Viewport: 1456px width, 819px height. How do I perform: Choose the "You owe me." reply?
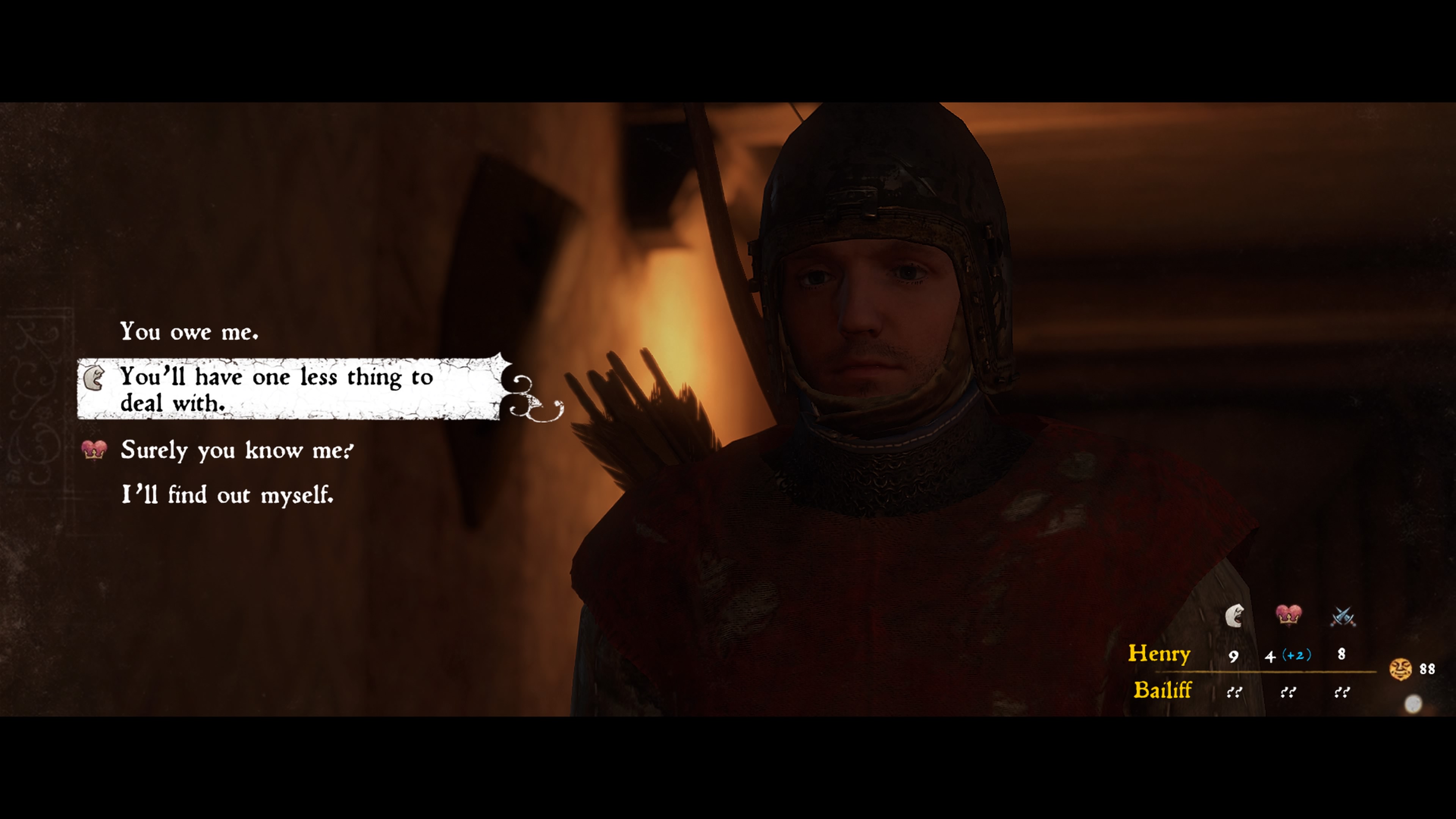pos(189,332)
